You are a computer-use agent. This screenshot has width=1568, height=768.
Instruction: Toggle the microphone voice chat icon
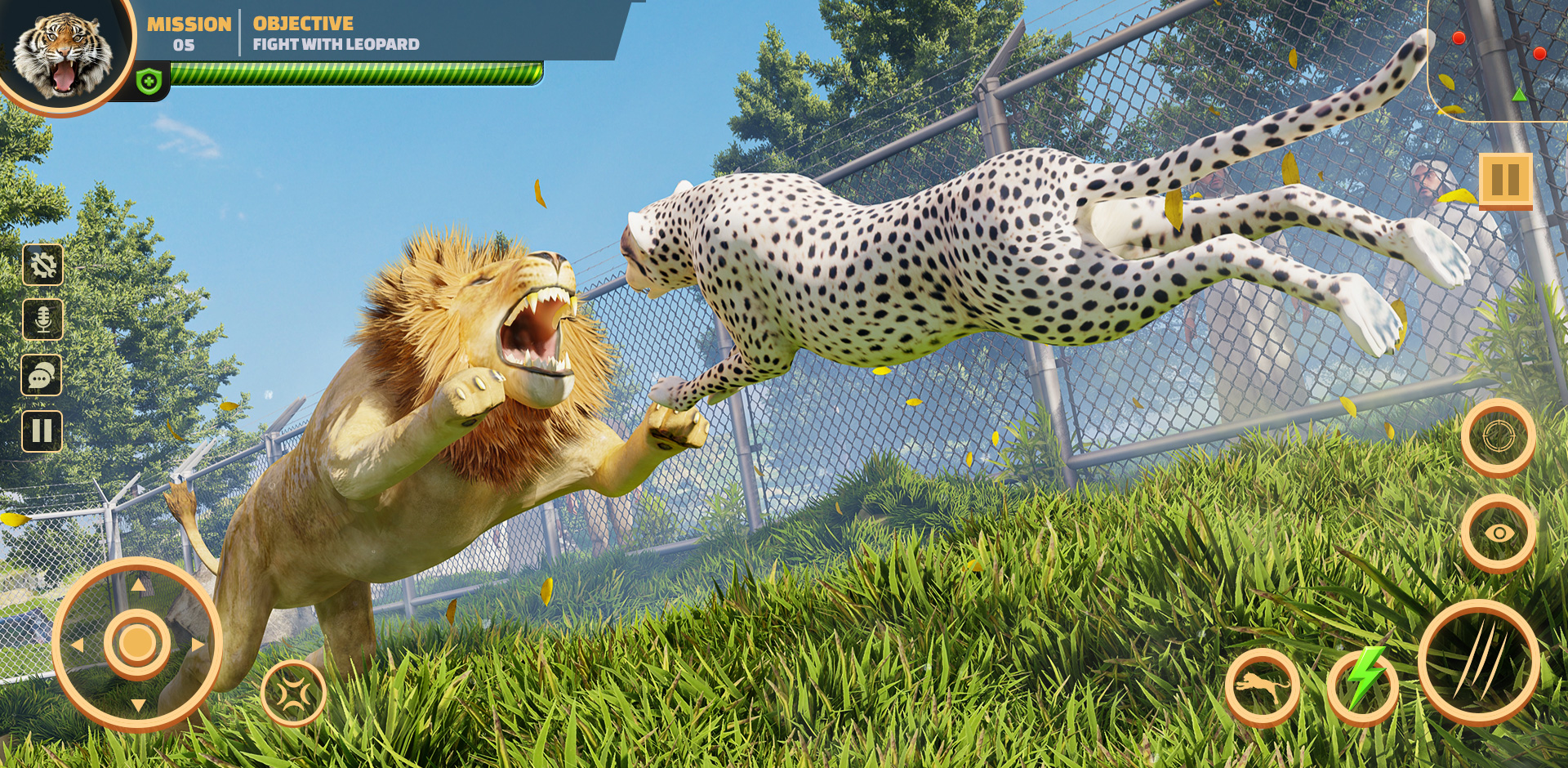point(42,319)
